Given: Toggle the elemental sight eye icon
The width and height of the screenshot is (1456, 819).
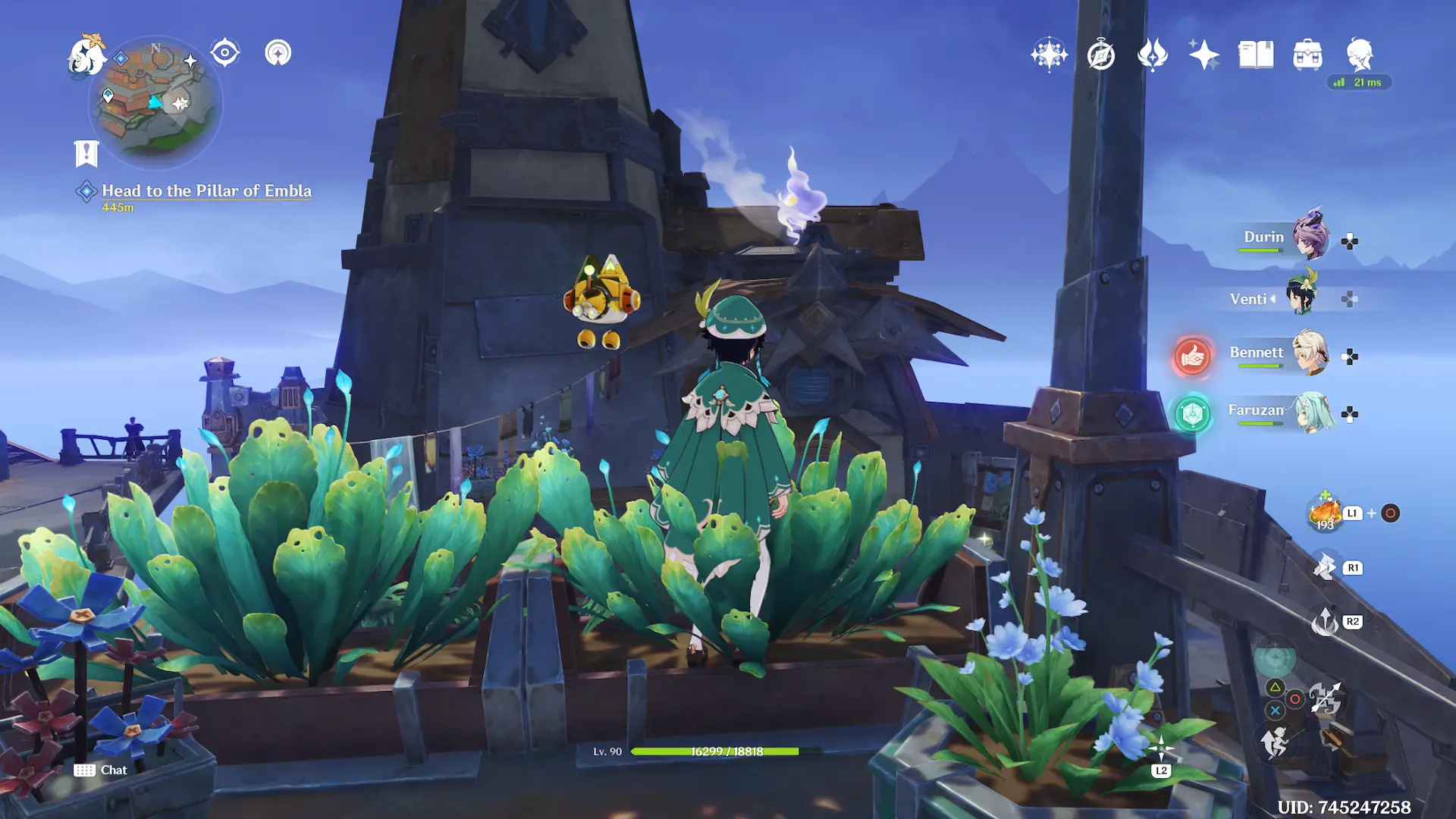Looking at the screenshot, I should 225,53.
